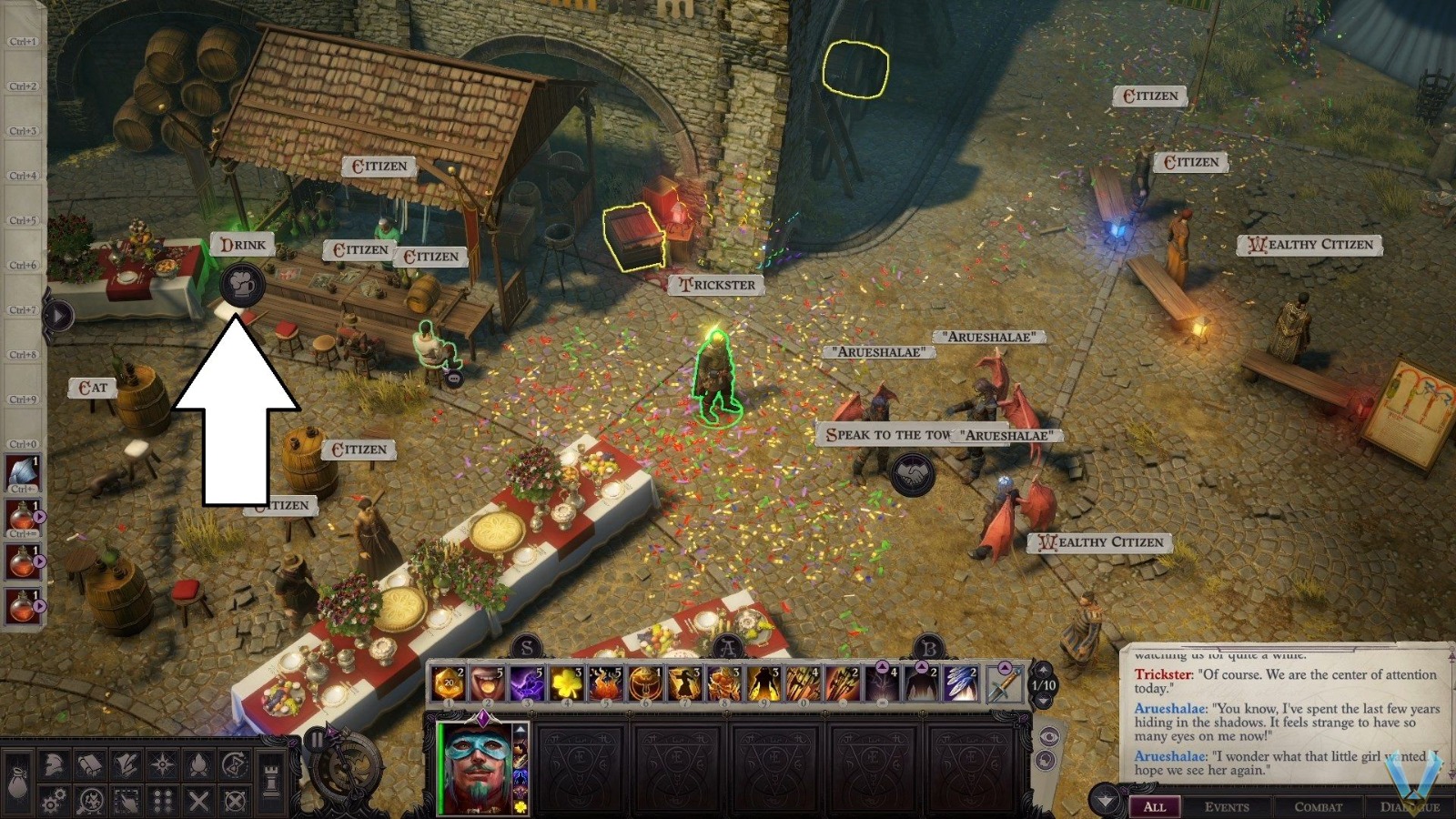Open the character sheet helmet icon

(x=53, y=764)
